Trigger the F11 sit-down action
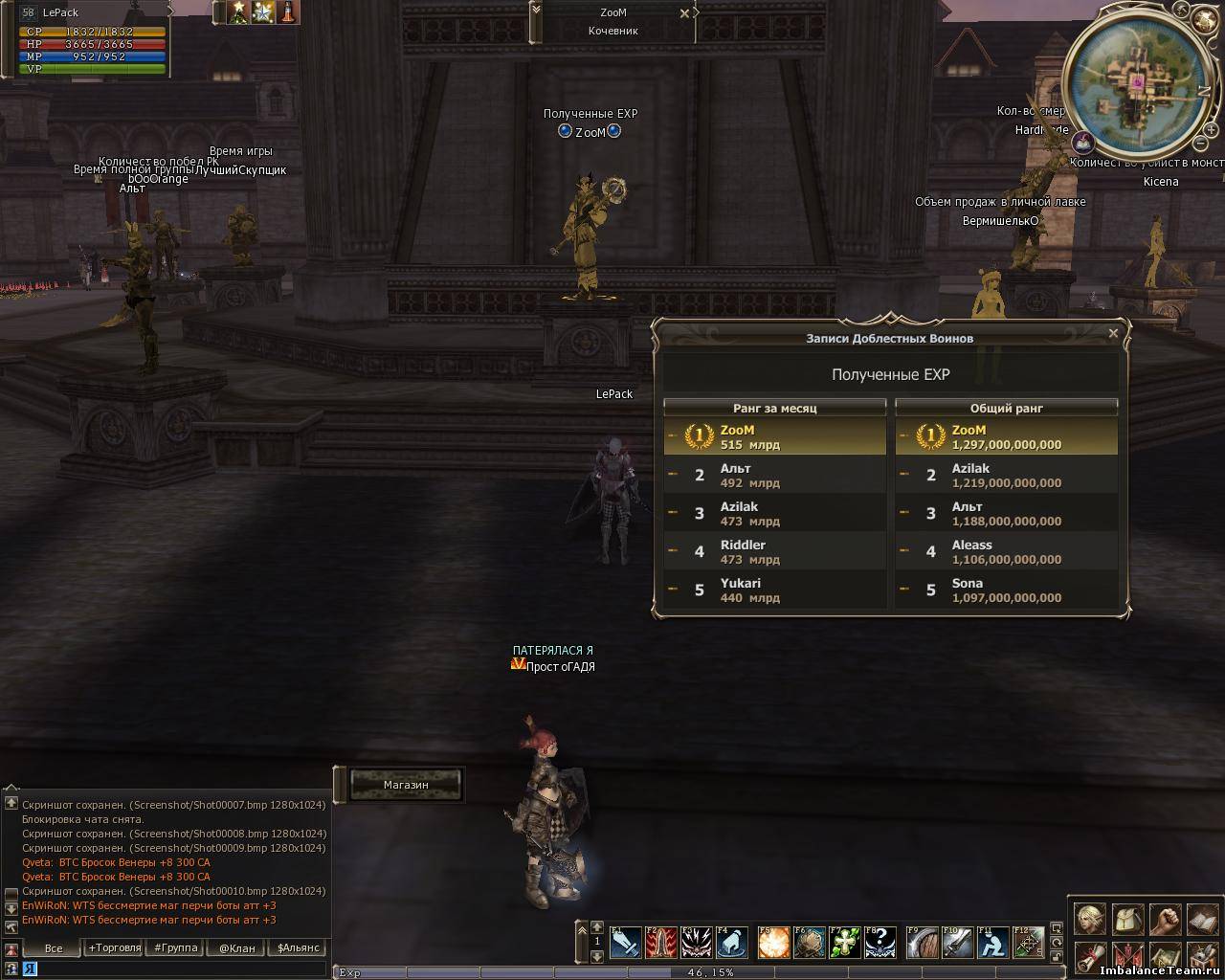This screenshot has width=1225, height=980. [993, 943]
